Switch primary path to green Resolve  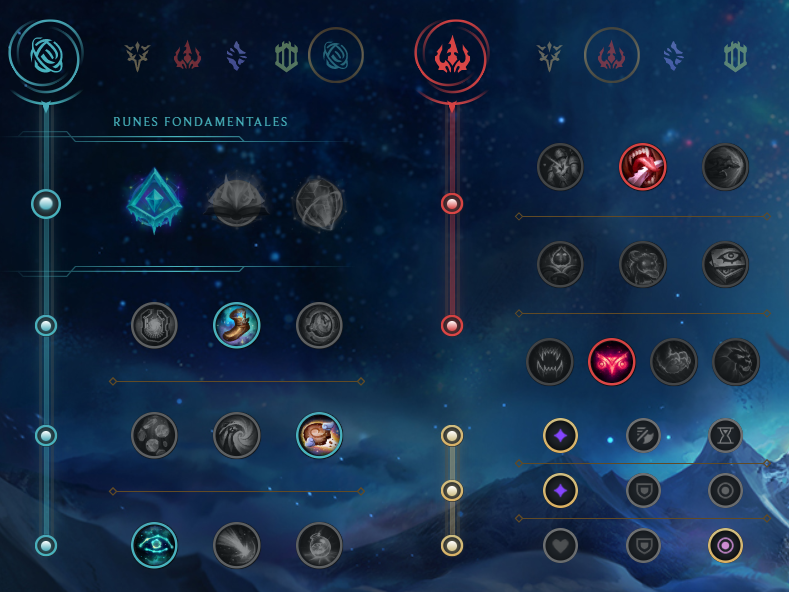tap(286, 56)
